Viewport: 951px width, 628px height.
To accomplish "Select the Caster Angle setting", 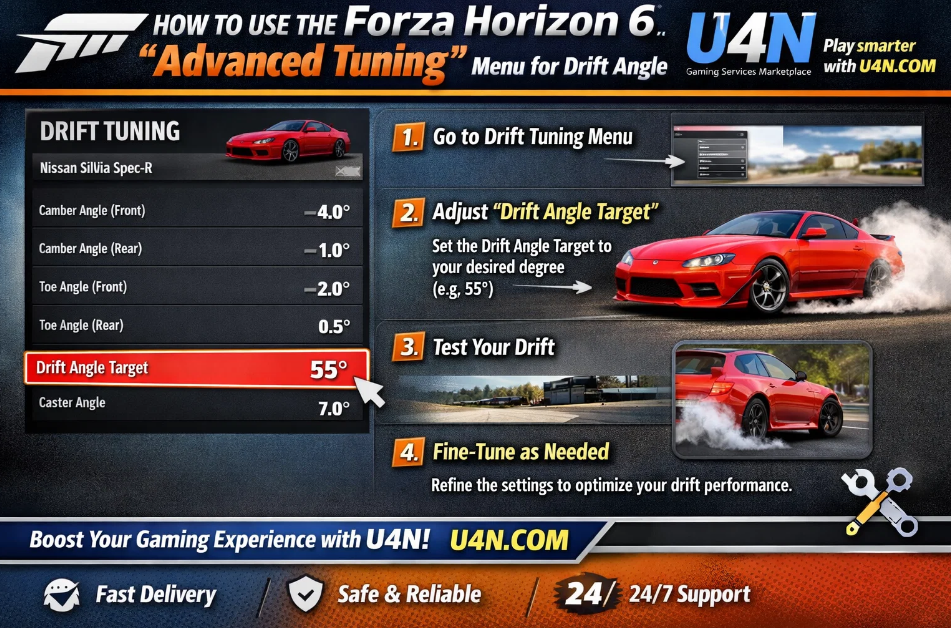I will click(x=195, y=405).
